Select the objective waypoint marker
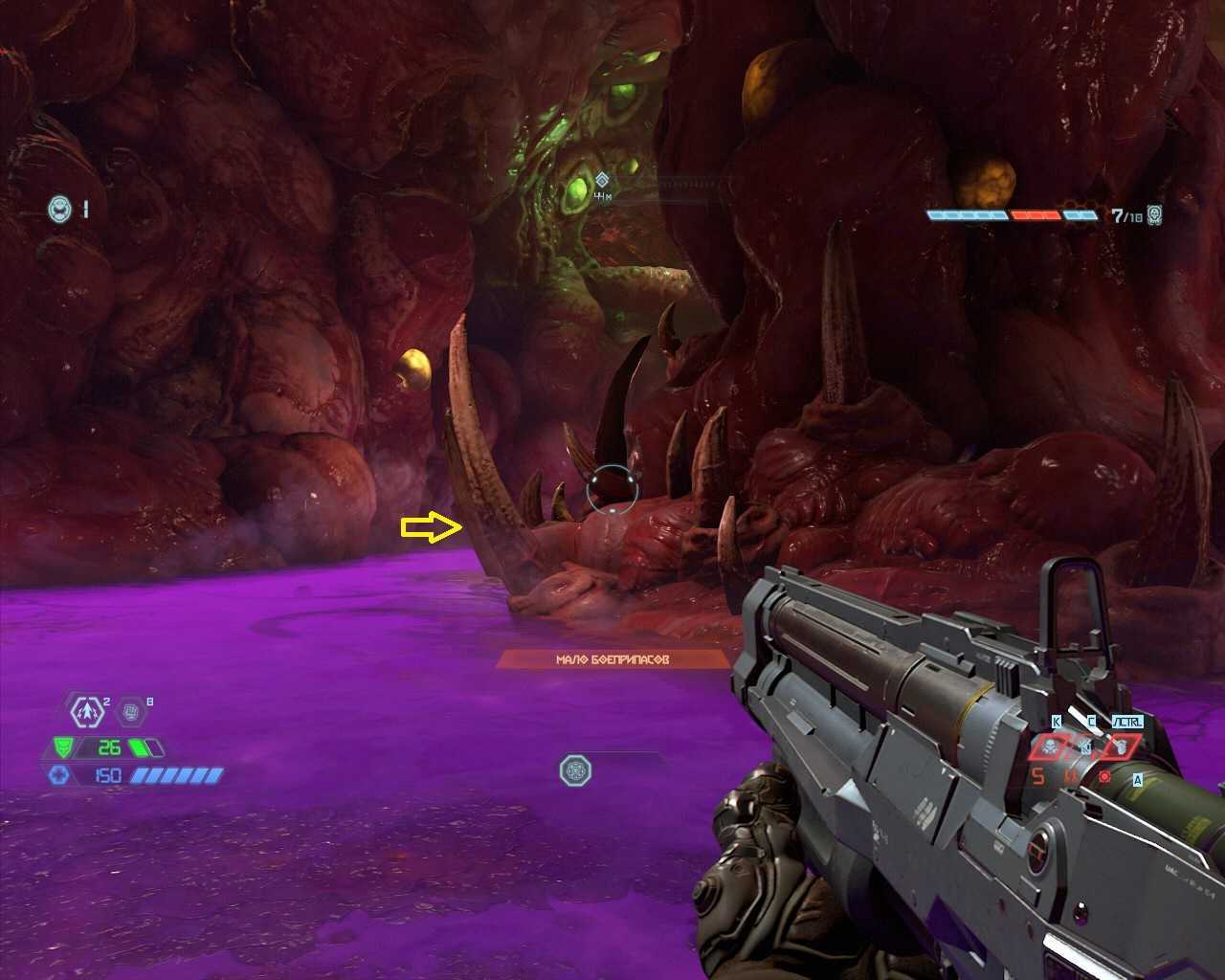This screenshot has height=980, width=1225. (602, 180)
